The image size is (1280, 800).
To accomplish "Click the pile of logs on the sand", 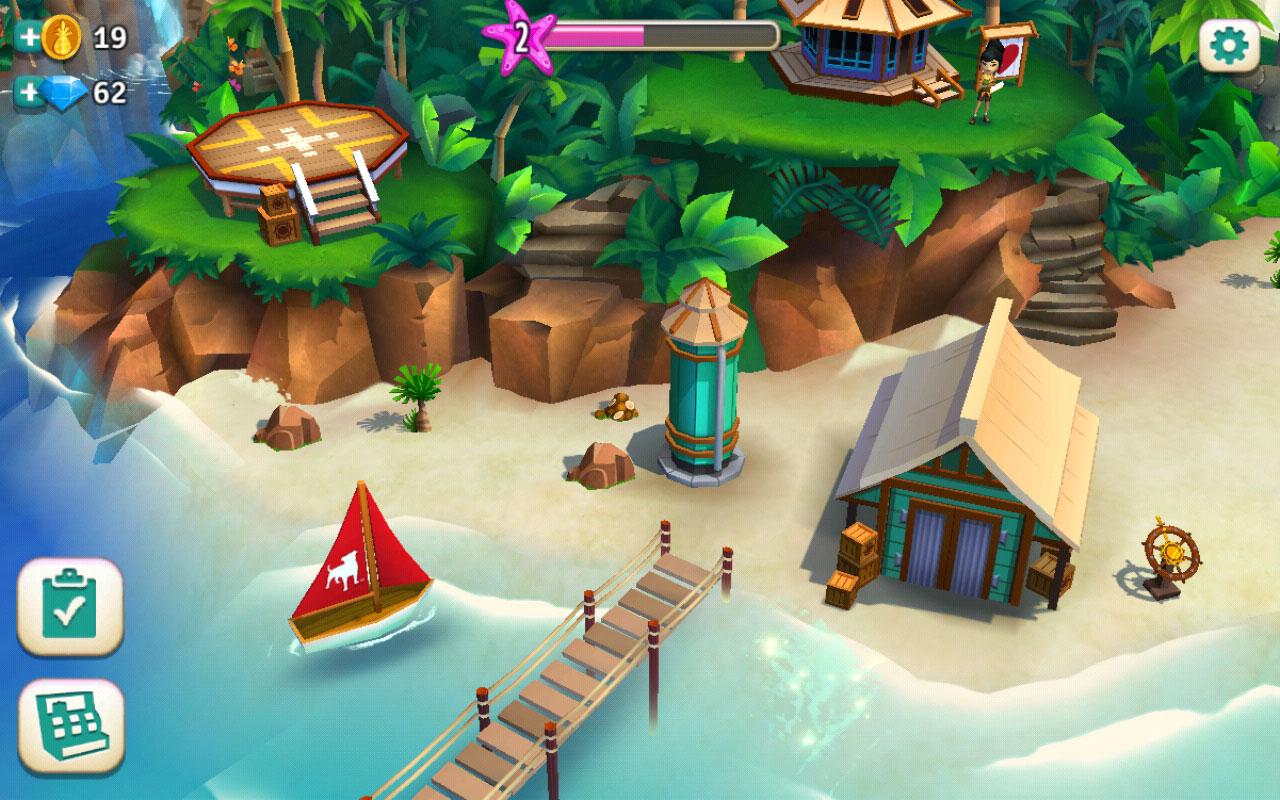I will point(617,407).
